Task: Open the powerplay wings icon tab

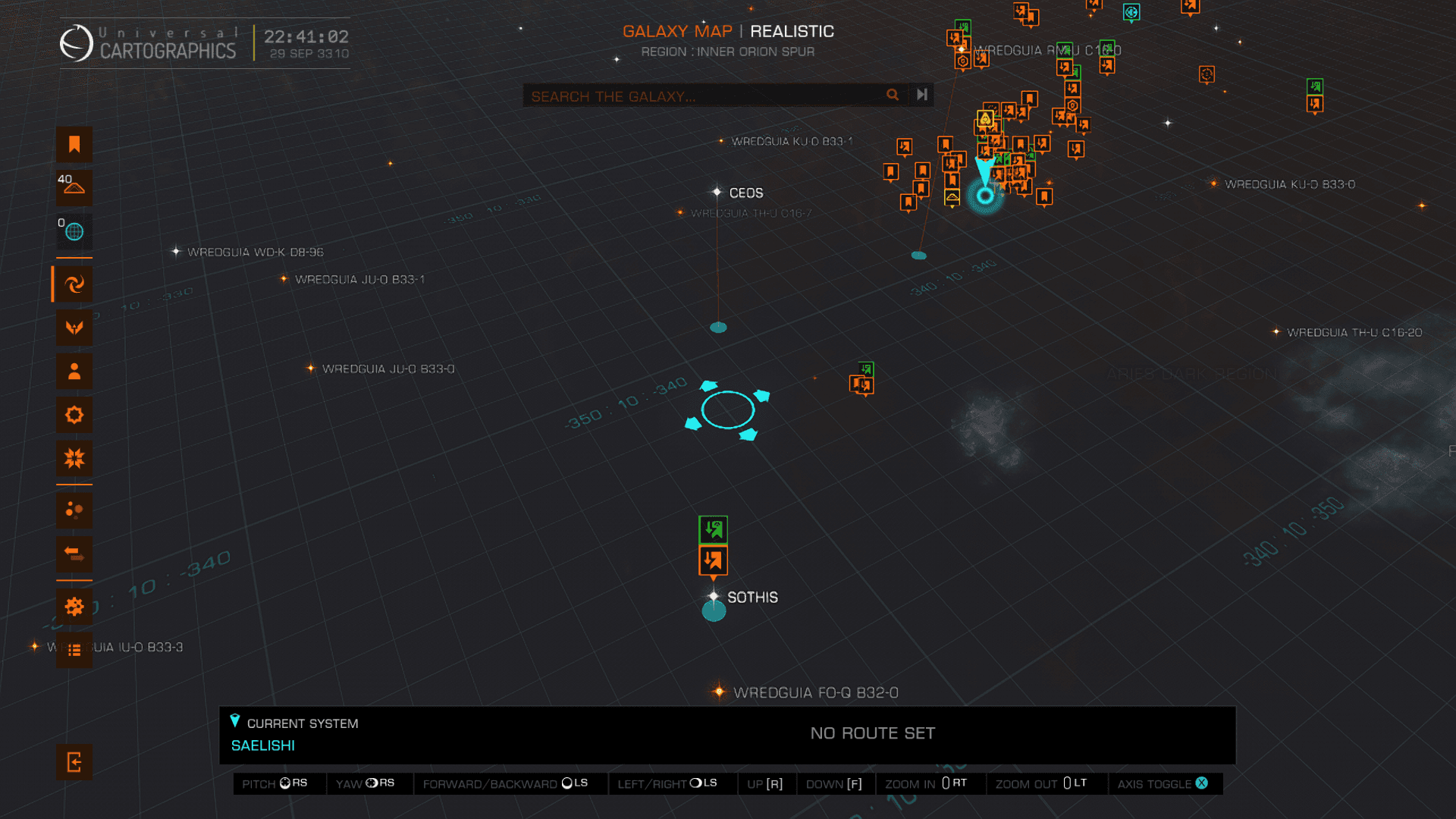Action: pos(74,328)
